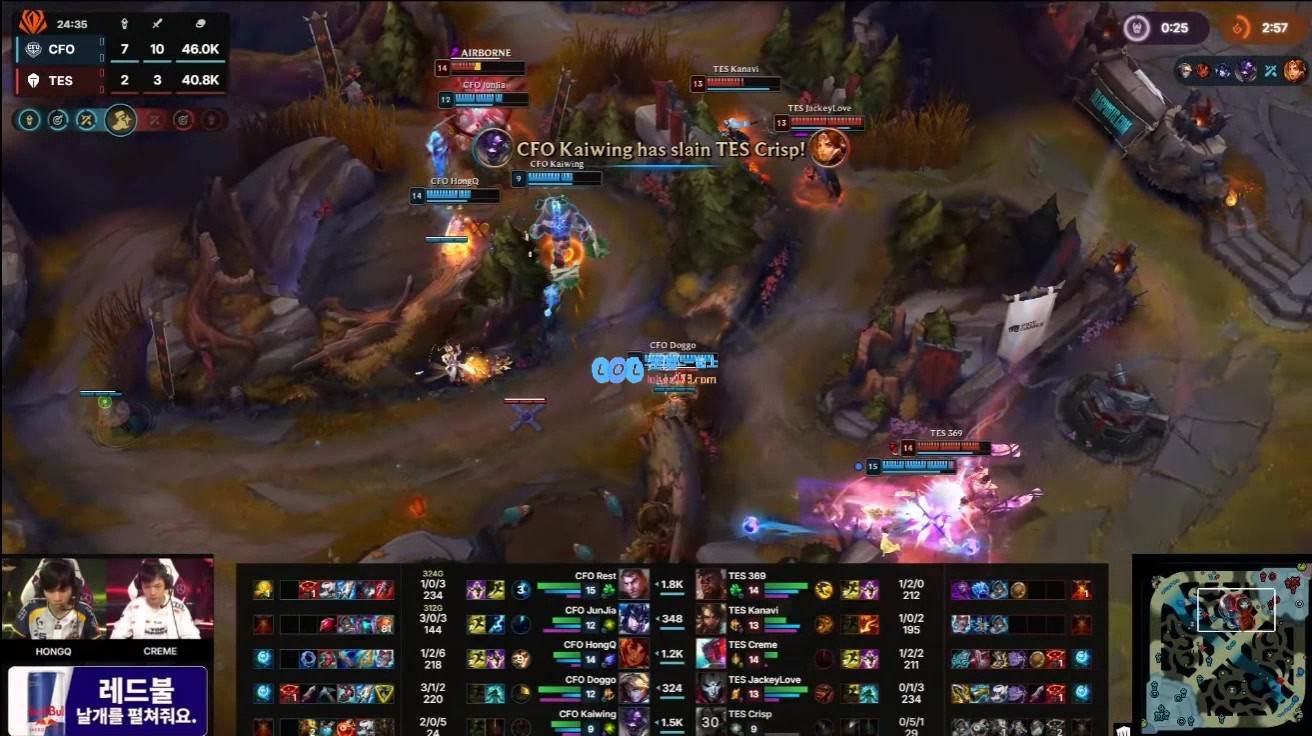Click the orange dragon timer icon
This screenshot has width=1312, height=736.
pyautogui.click(x=1241, y=28)
